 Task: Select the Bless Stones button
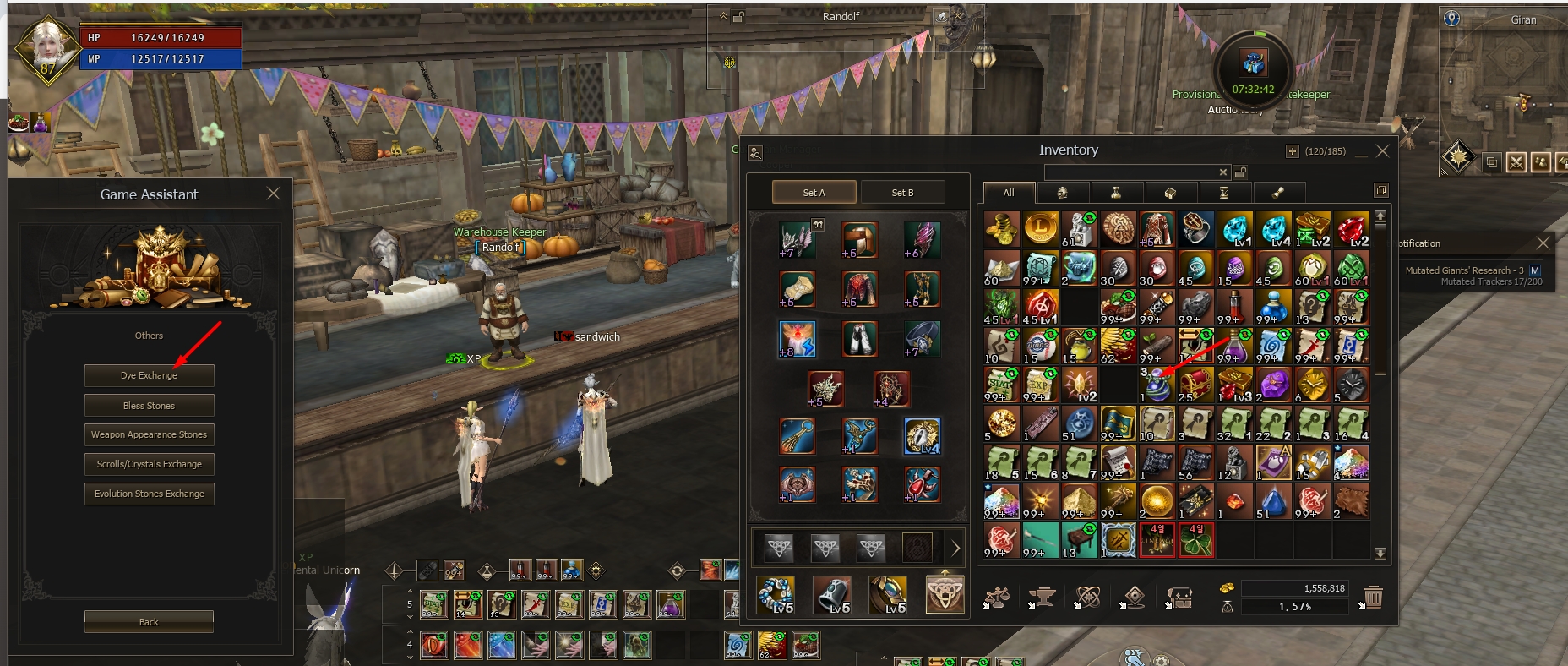coord(149,406)
